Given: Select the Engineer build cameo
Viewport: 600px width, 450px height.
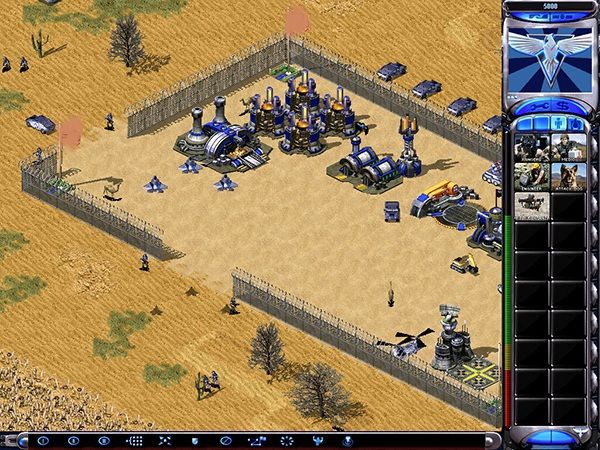Looking at the screenshot, I should (x=531, y=177).
